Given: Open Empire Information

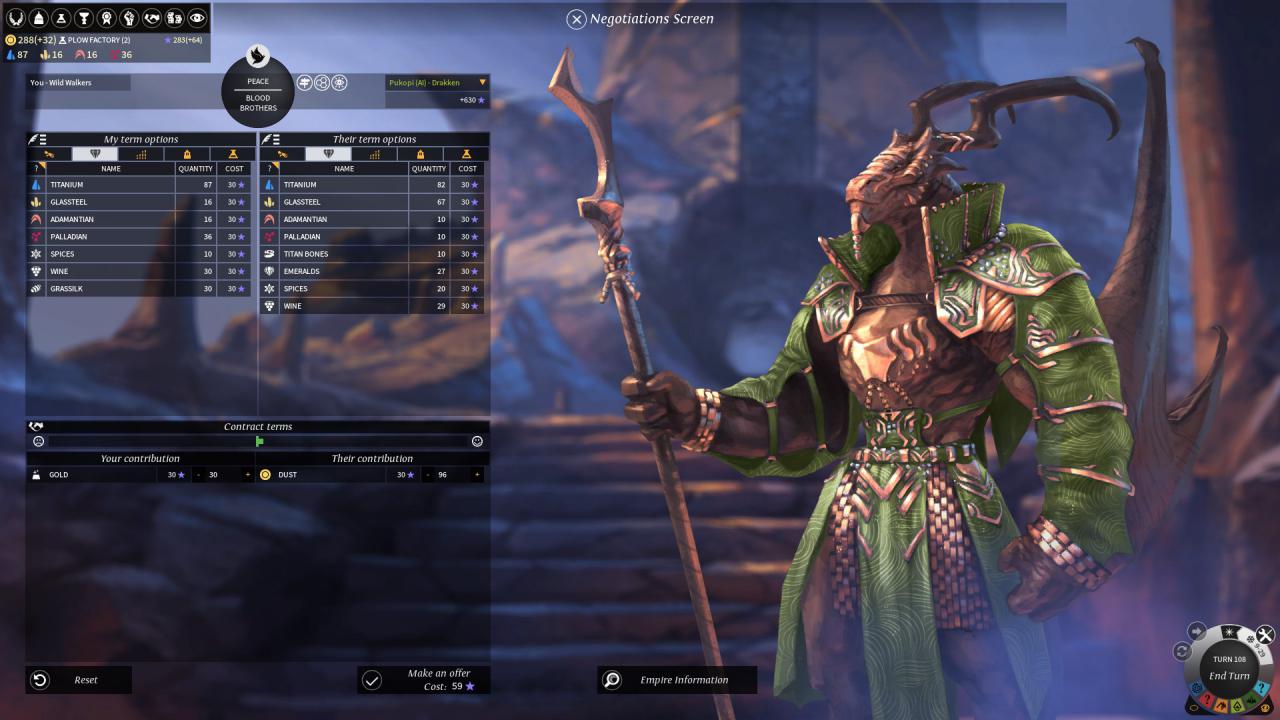Looking at the screenshot, I should 677,680.
